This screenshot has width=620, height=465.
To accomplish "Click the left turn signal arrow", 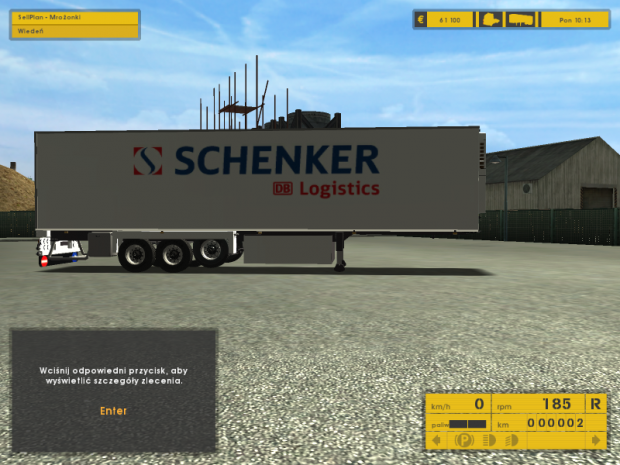I will coord(436,440).
